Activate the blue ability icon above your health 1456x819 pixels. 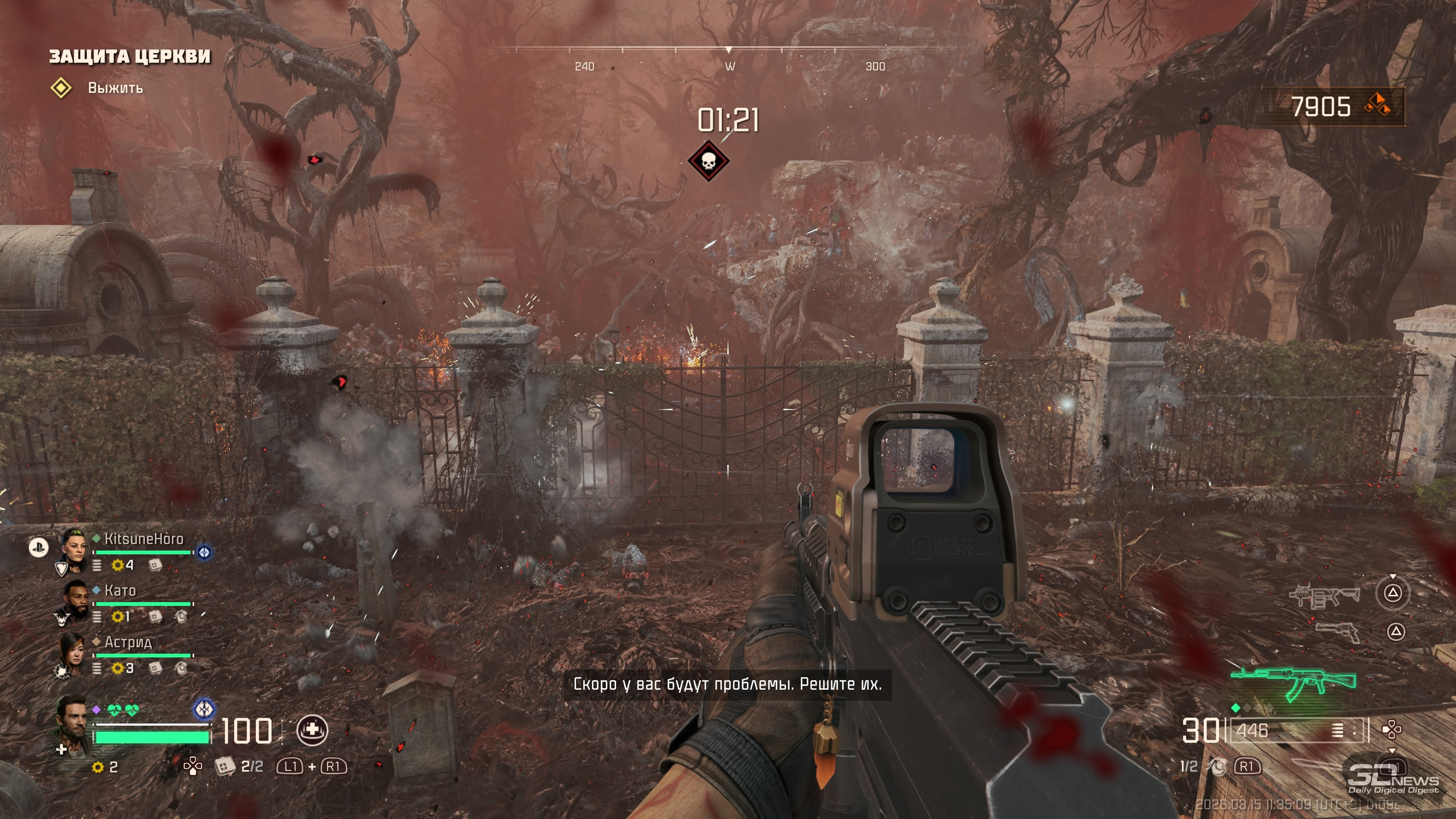tap(204, 708)
